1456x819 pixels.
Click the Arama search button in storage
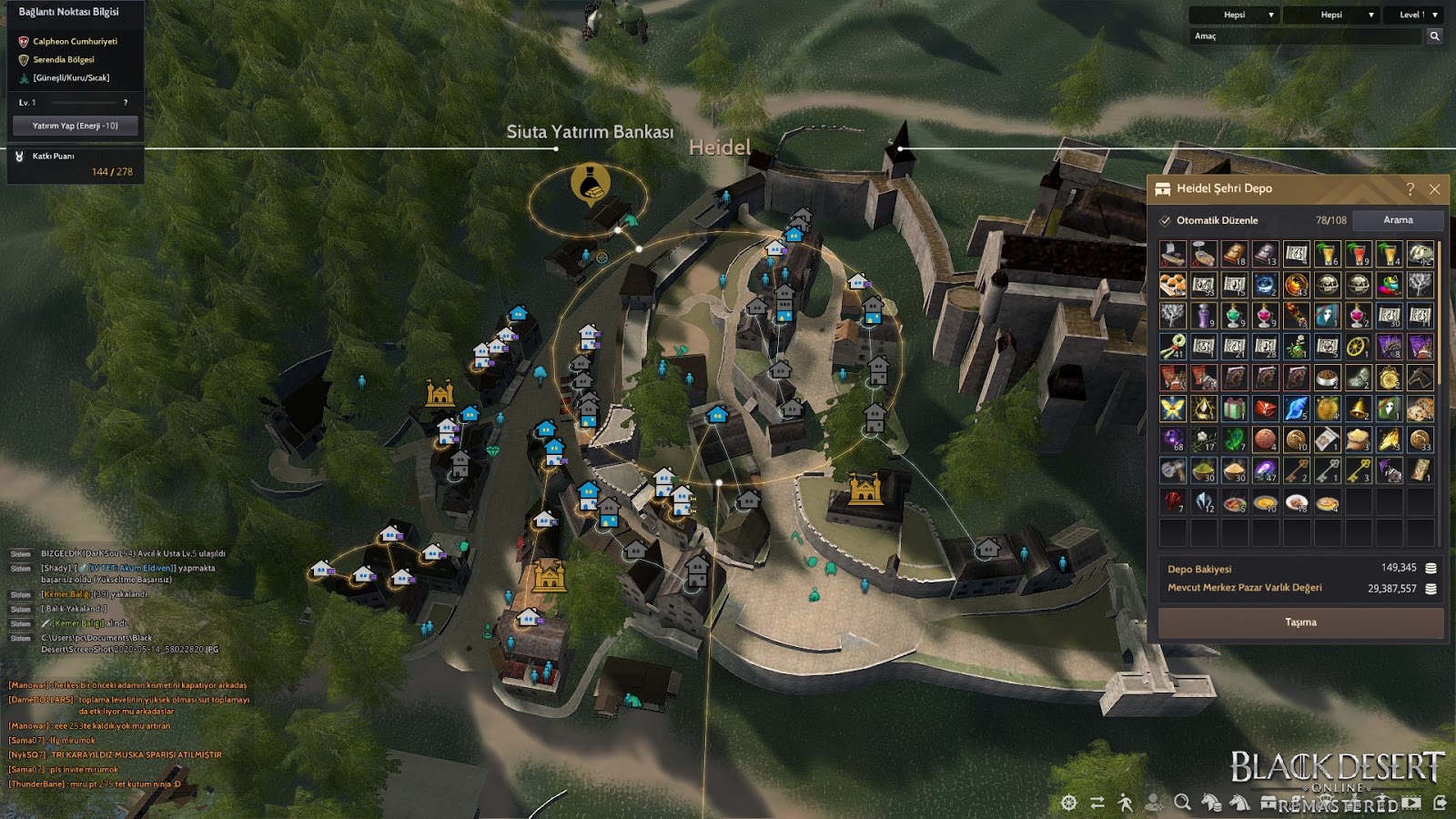pyautogui.click(x=1398, y=220)
